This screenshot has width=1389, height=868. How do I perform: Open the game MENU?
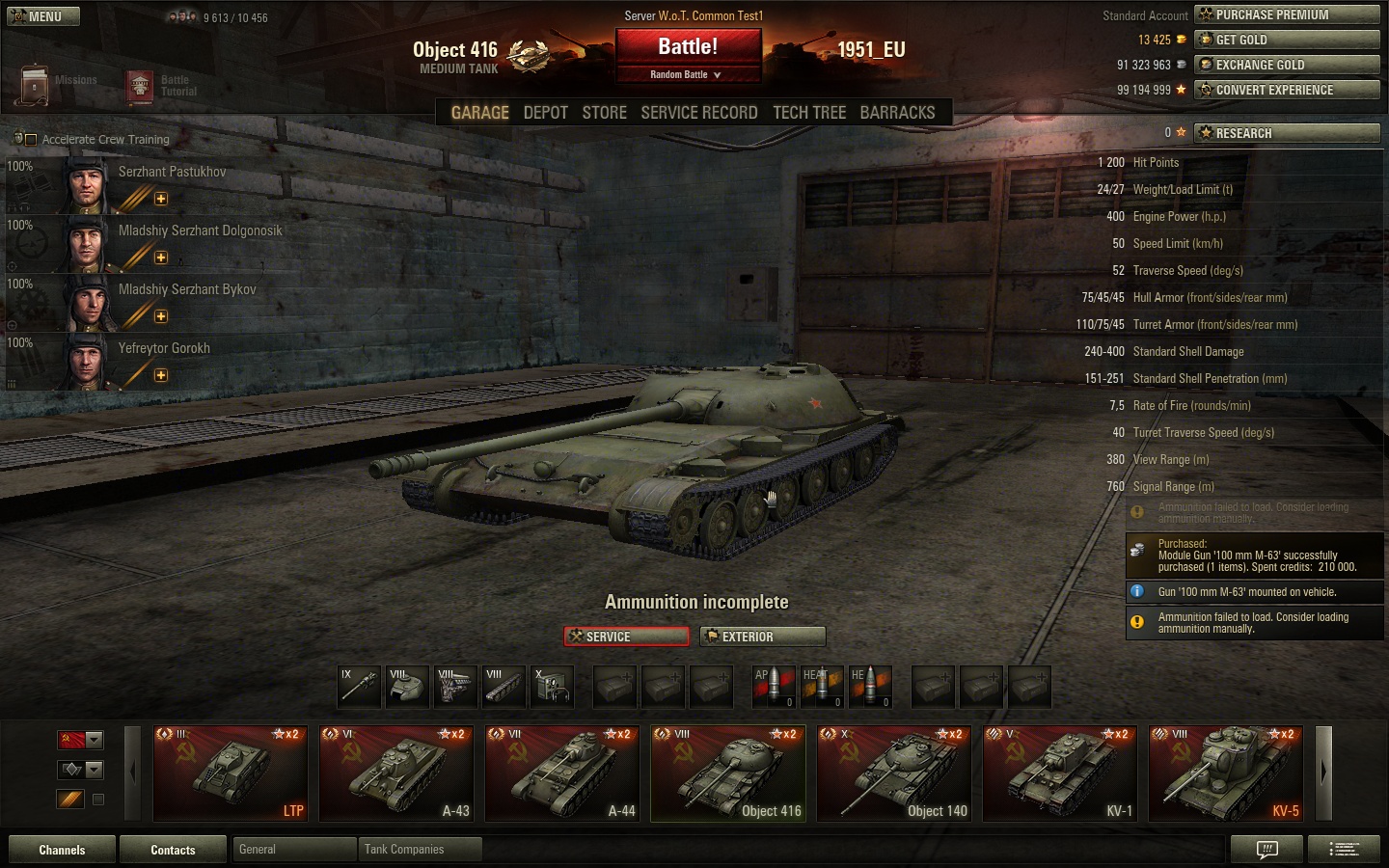[41, 16]
